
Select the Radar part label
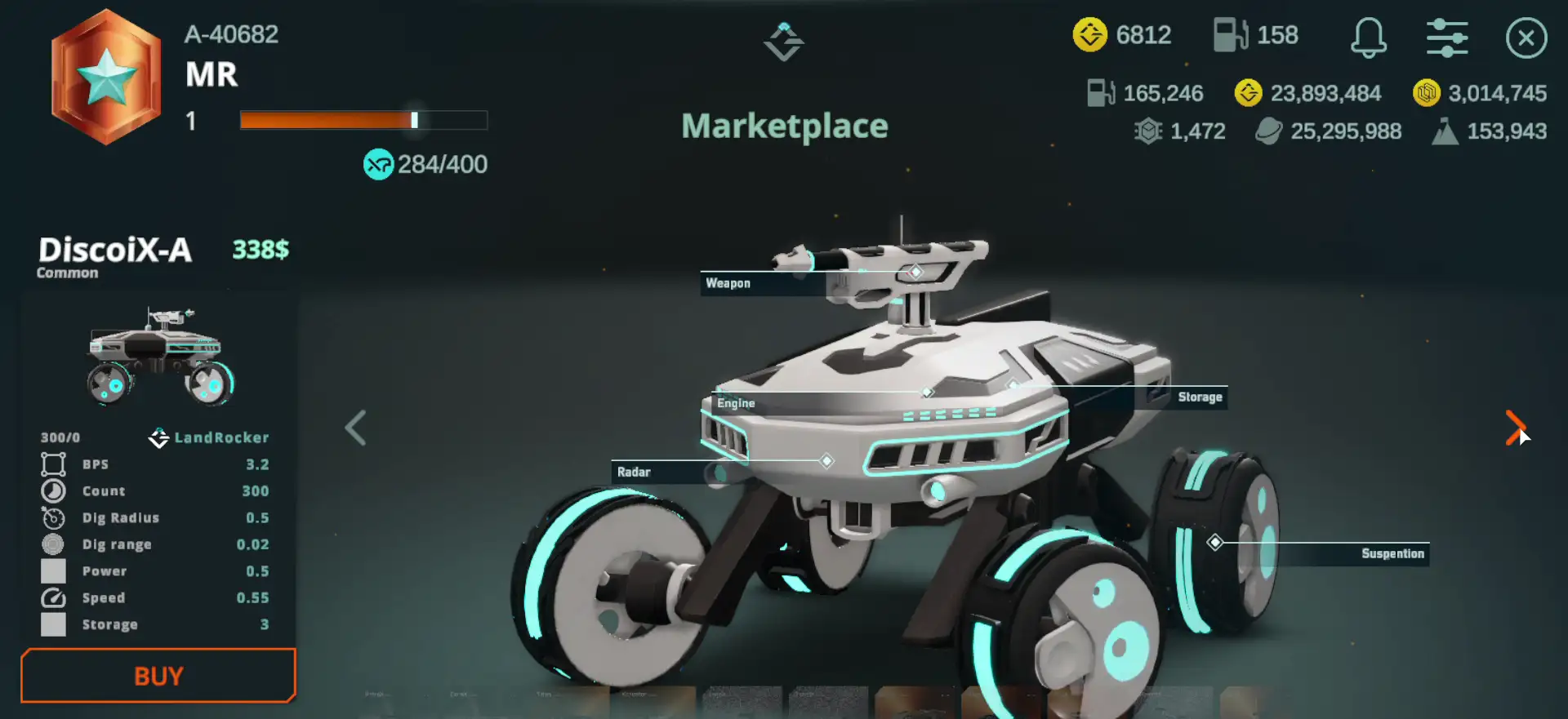coord(634,472)
